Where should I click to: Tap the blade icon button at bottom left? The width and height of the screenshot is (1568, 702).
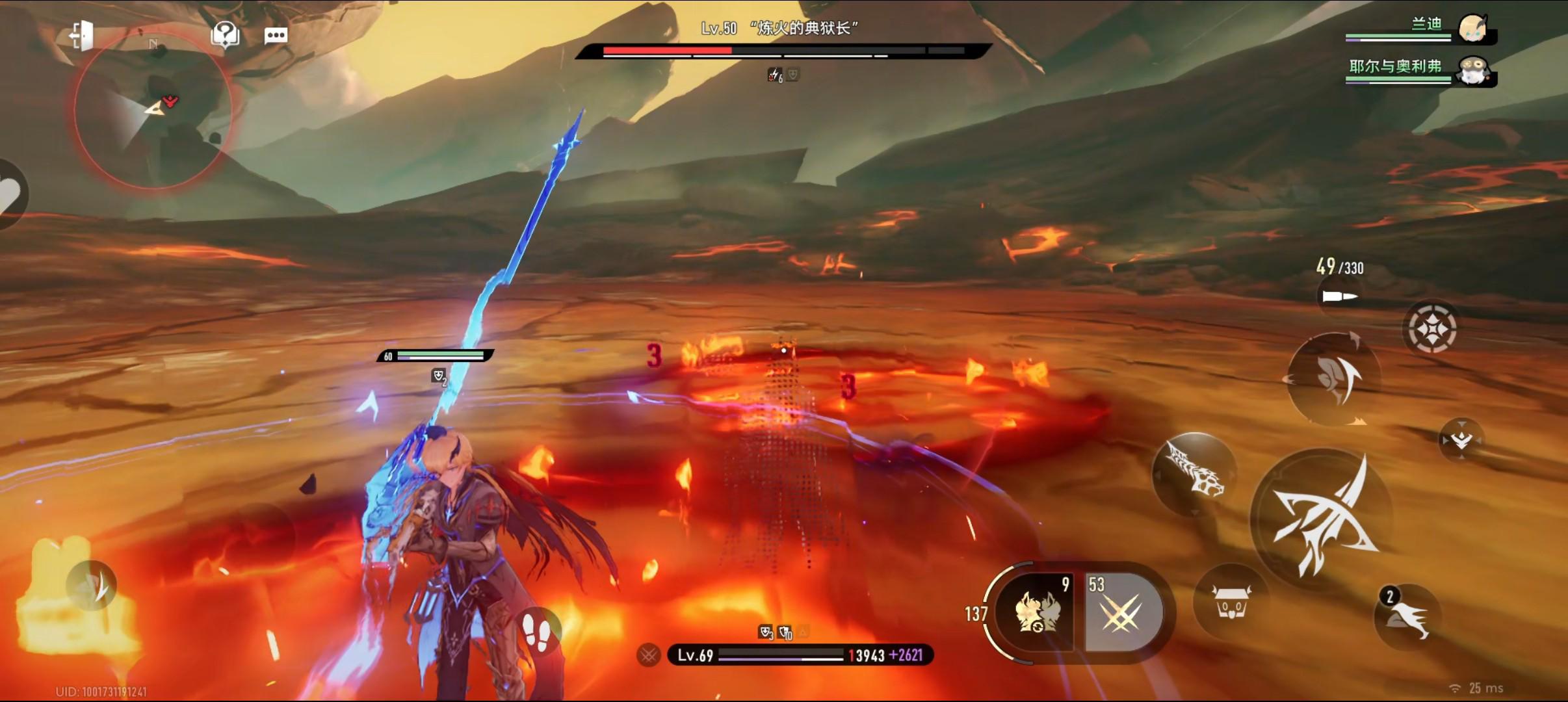pos(91,584)
